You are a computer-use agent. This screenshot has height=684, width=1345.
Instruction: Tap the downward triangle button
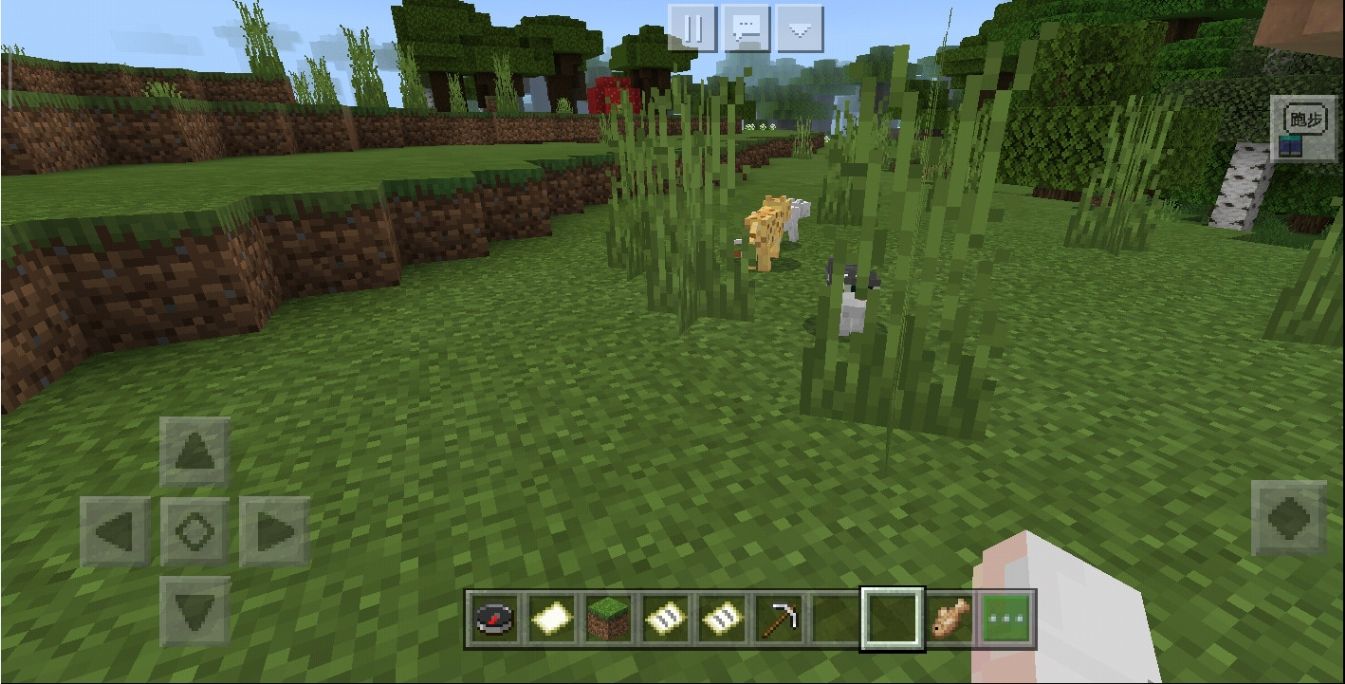tap(798, 29)
